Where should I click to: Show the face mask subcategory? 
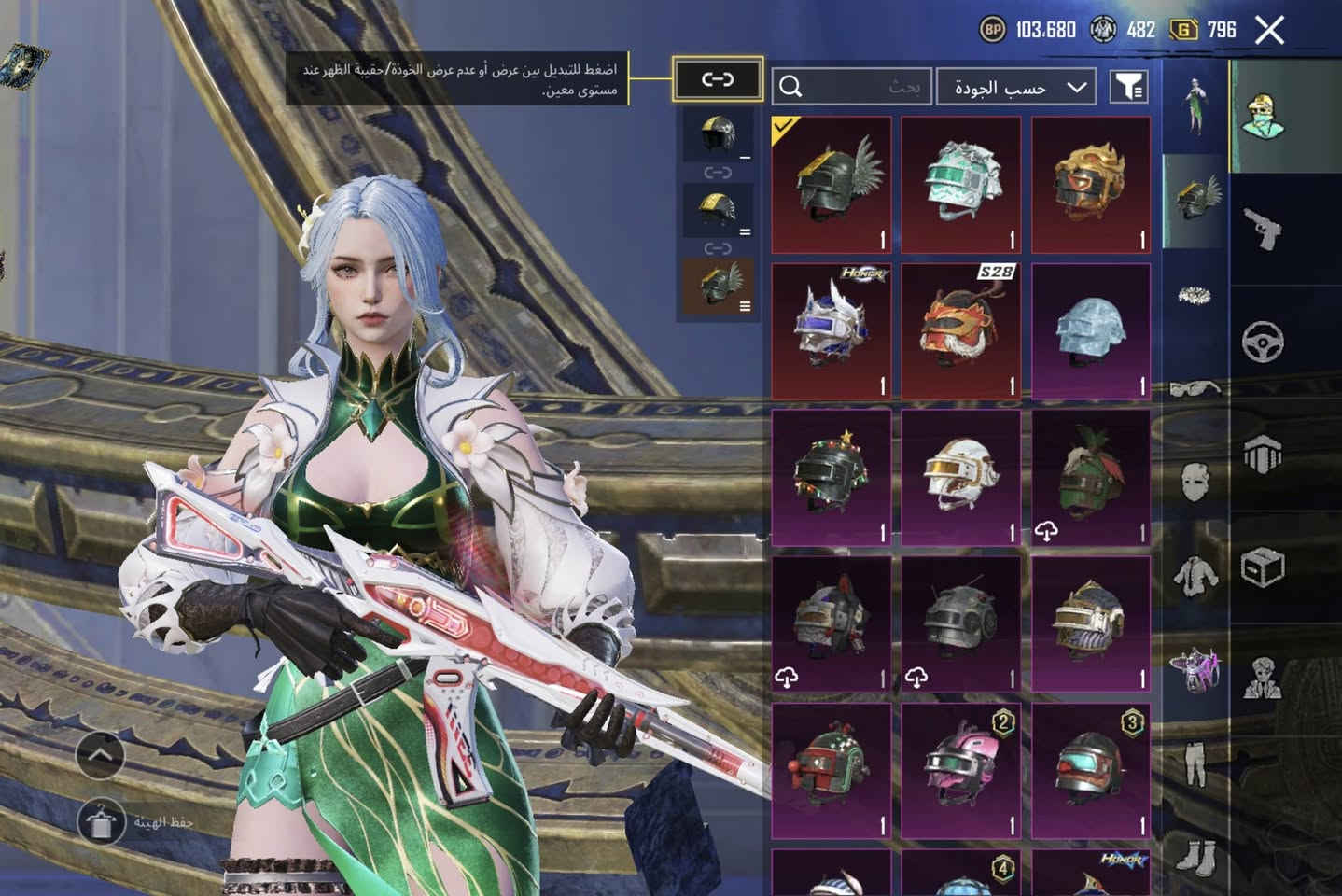(x=1195, y=483)
